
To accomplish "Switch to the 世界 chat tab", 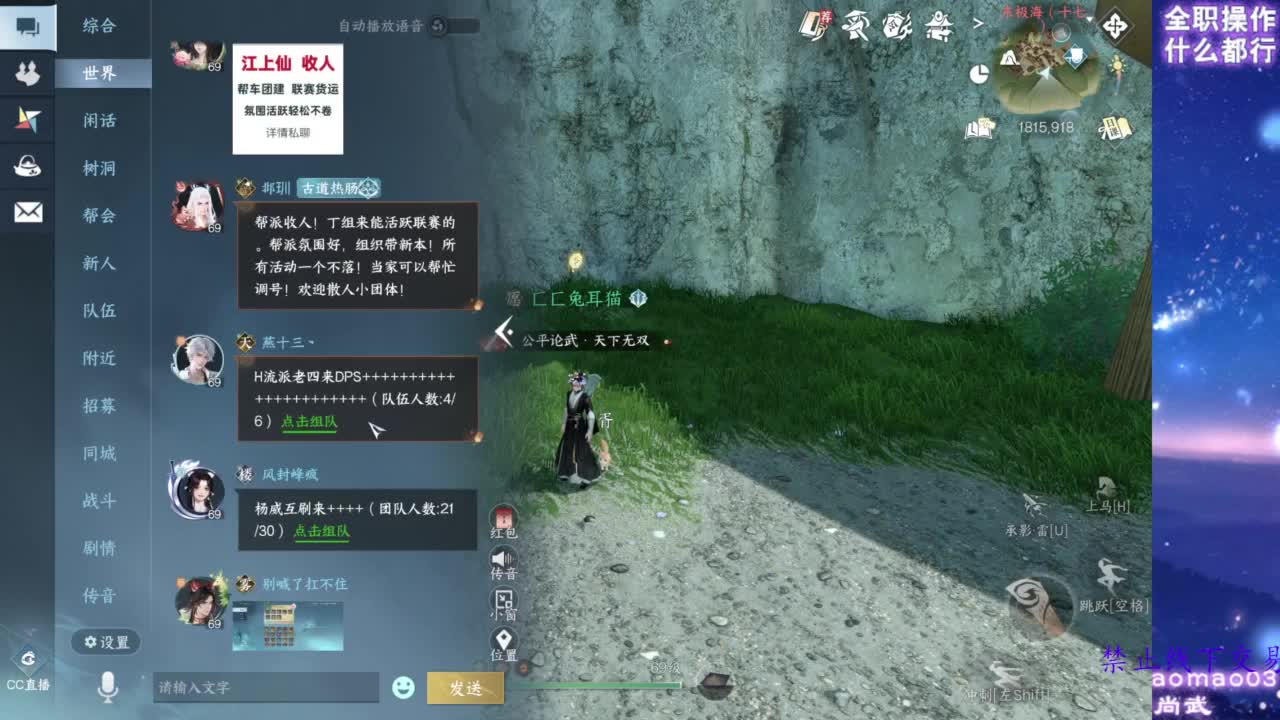I will (102, 74).
